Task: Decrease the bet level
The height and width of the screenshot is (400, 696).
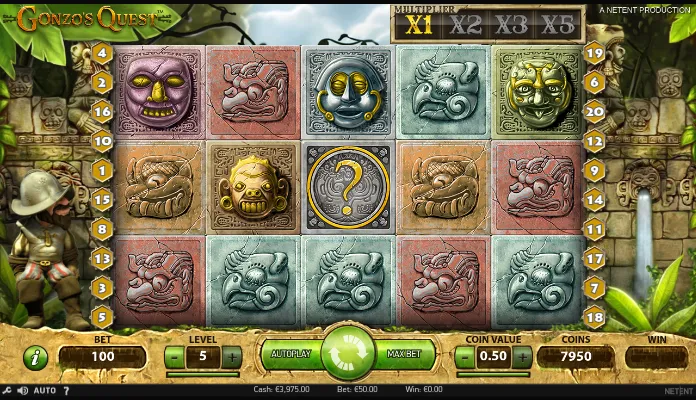Action: (x=174, y=355)
